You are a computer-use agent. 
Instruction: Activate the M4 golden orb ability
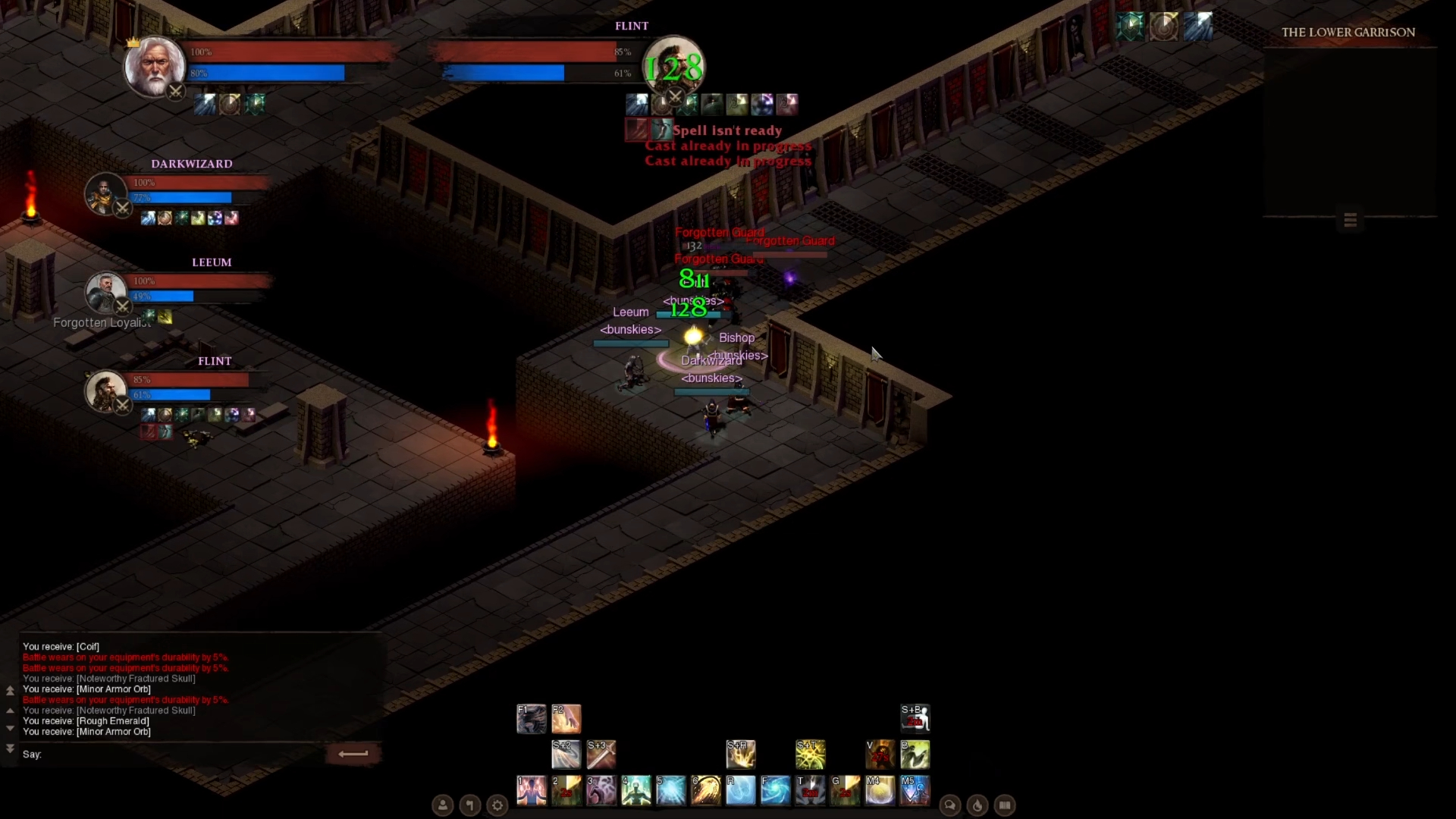click(880, 790)
